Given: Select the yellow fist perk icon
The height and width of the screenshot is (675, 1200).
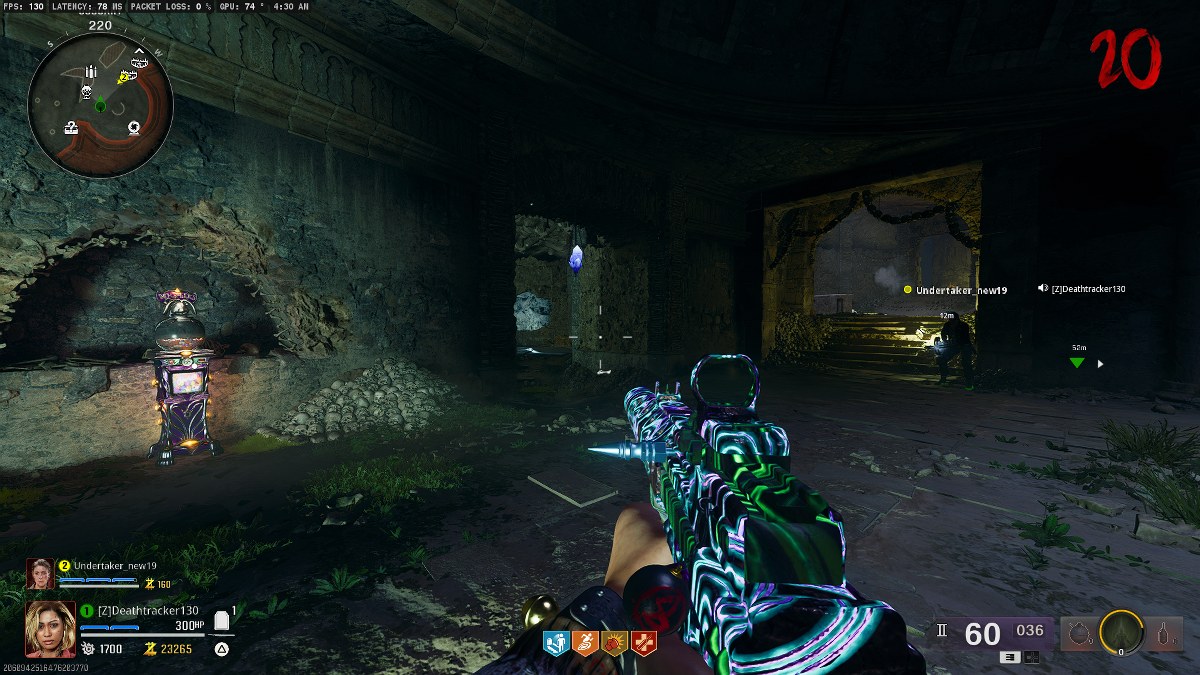Looking at the screenshot, I should [613, 642].
